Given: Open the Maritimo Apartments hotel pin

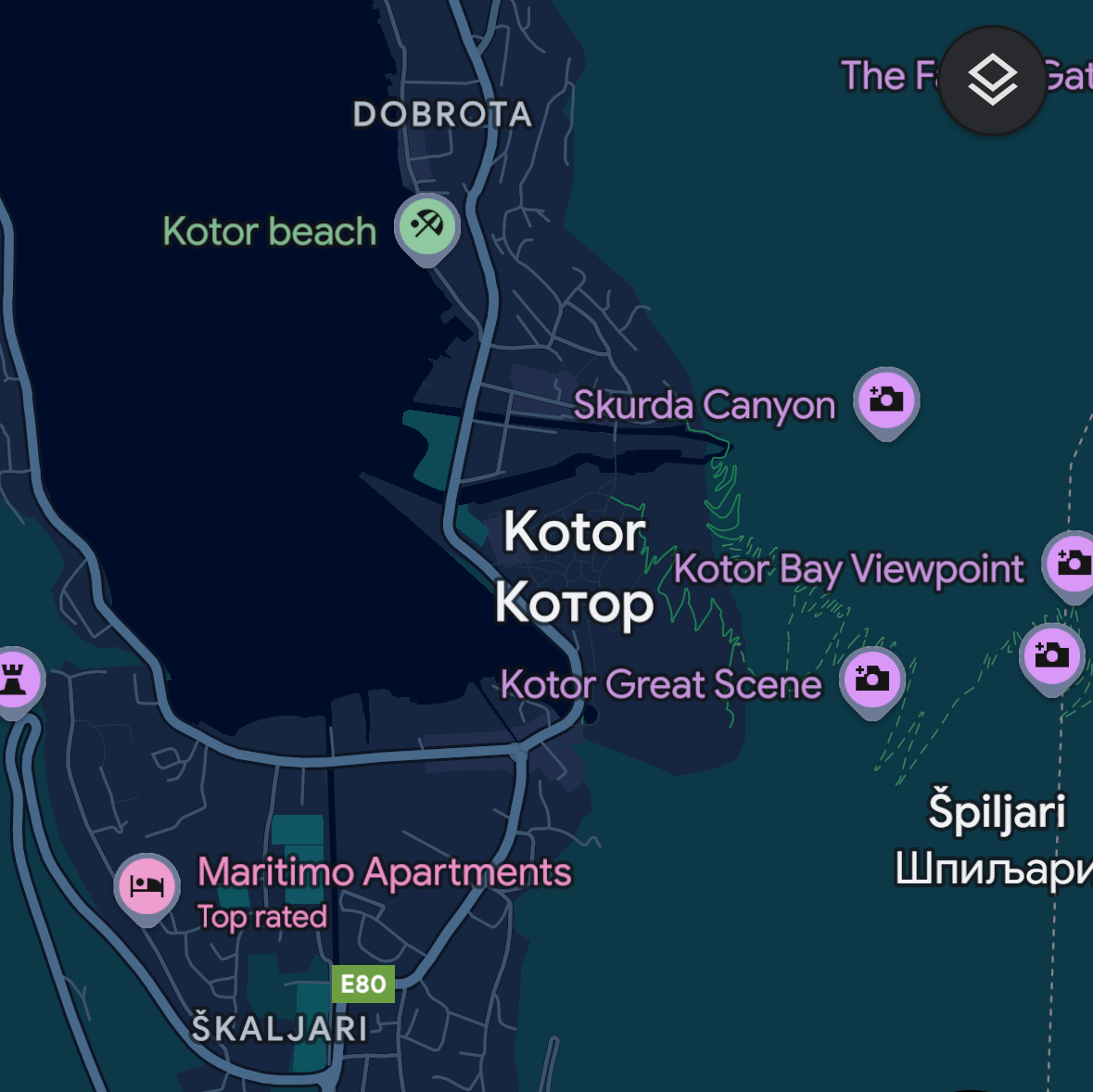Looking at the screenshot, I should (x=146, y=885).
